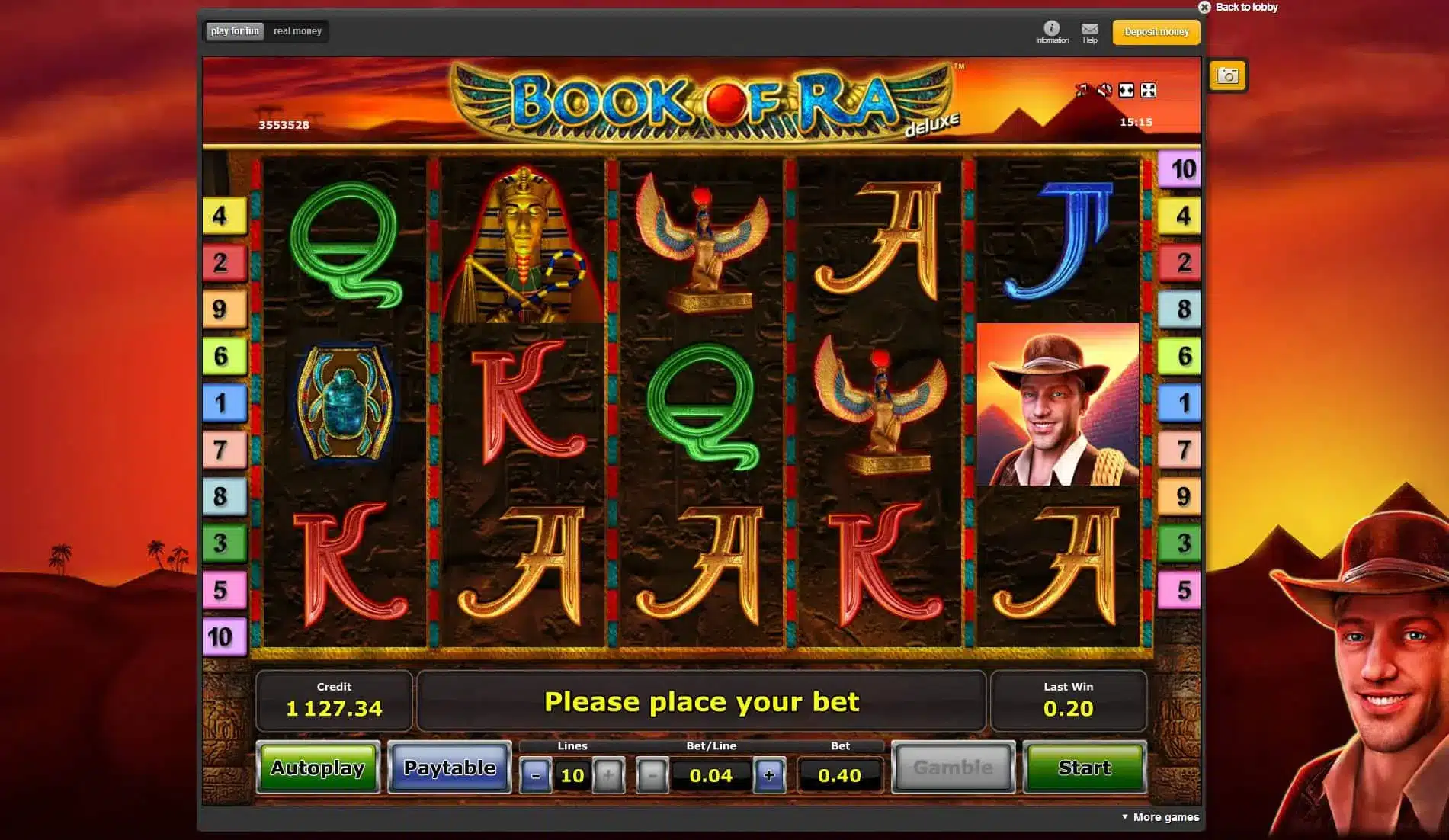Click the Gamble button
1449x840 pixels.
click(x=953, y=768)
